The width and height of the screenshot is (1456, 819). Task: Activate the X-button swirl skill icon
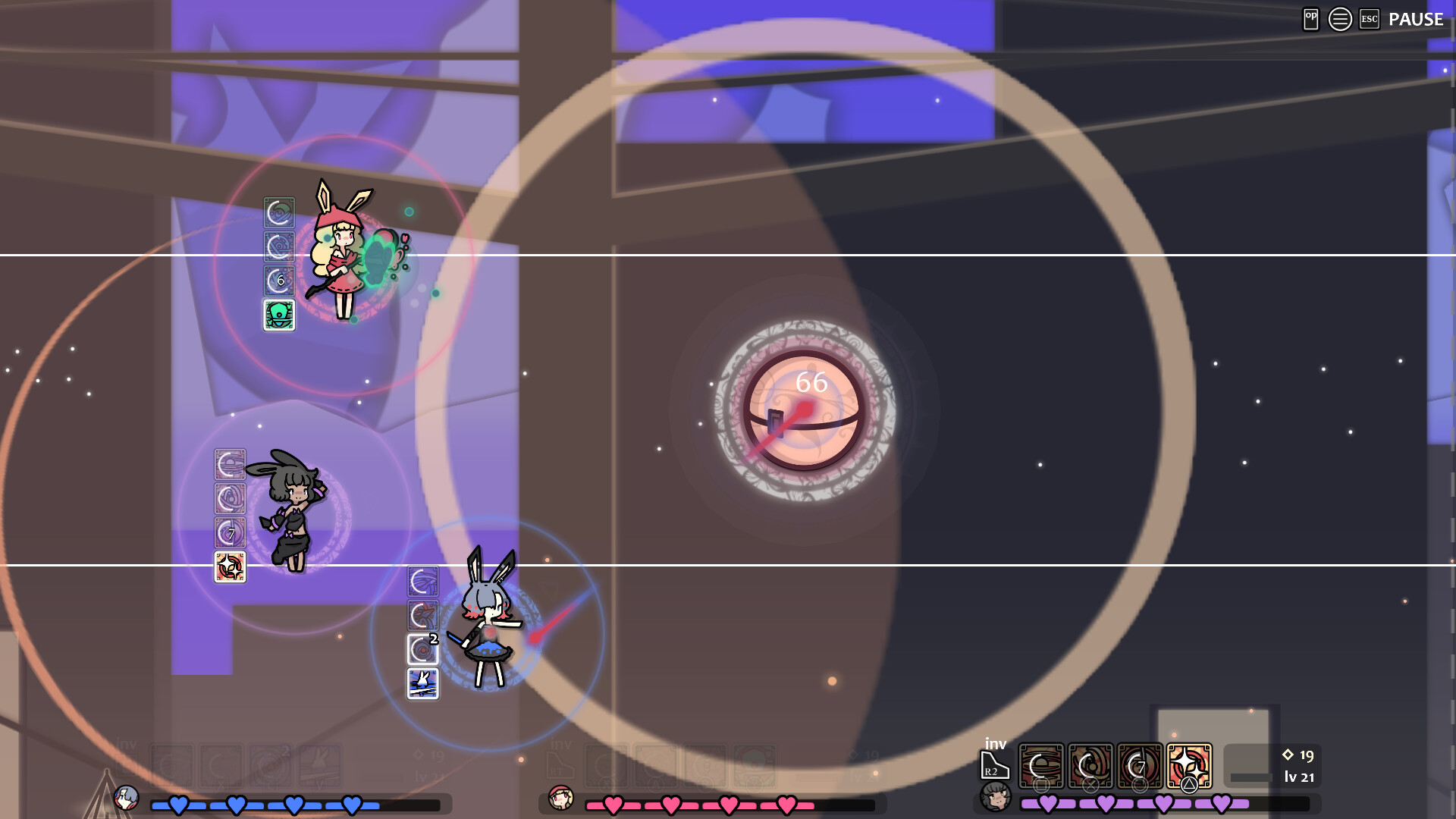(1090, 766)
